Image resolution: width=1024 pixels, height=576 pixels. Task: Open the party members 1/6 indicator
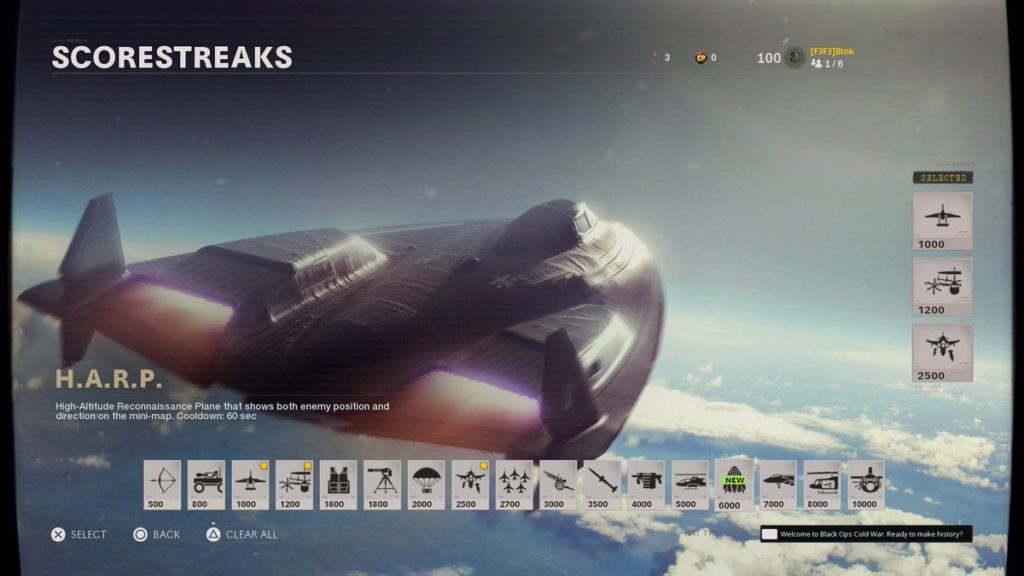pos(827,64)
